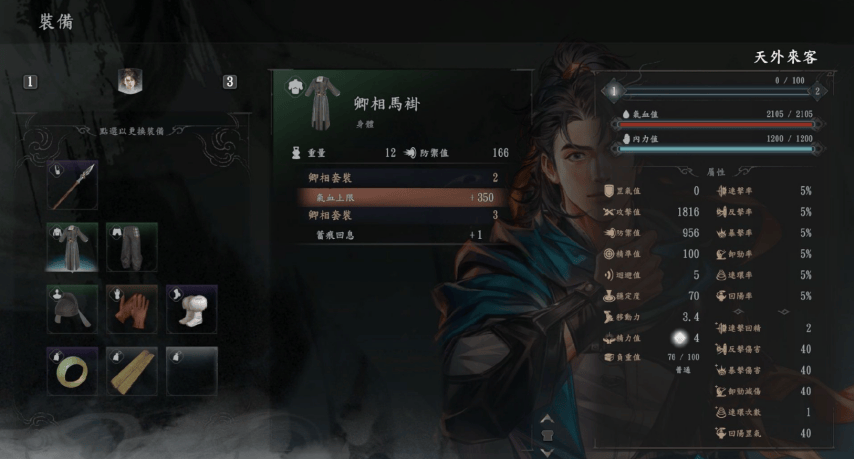Select the dark trousers leg slot

[132, 247]
